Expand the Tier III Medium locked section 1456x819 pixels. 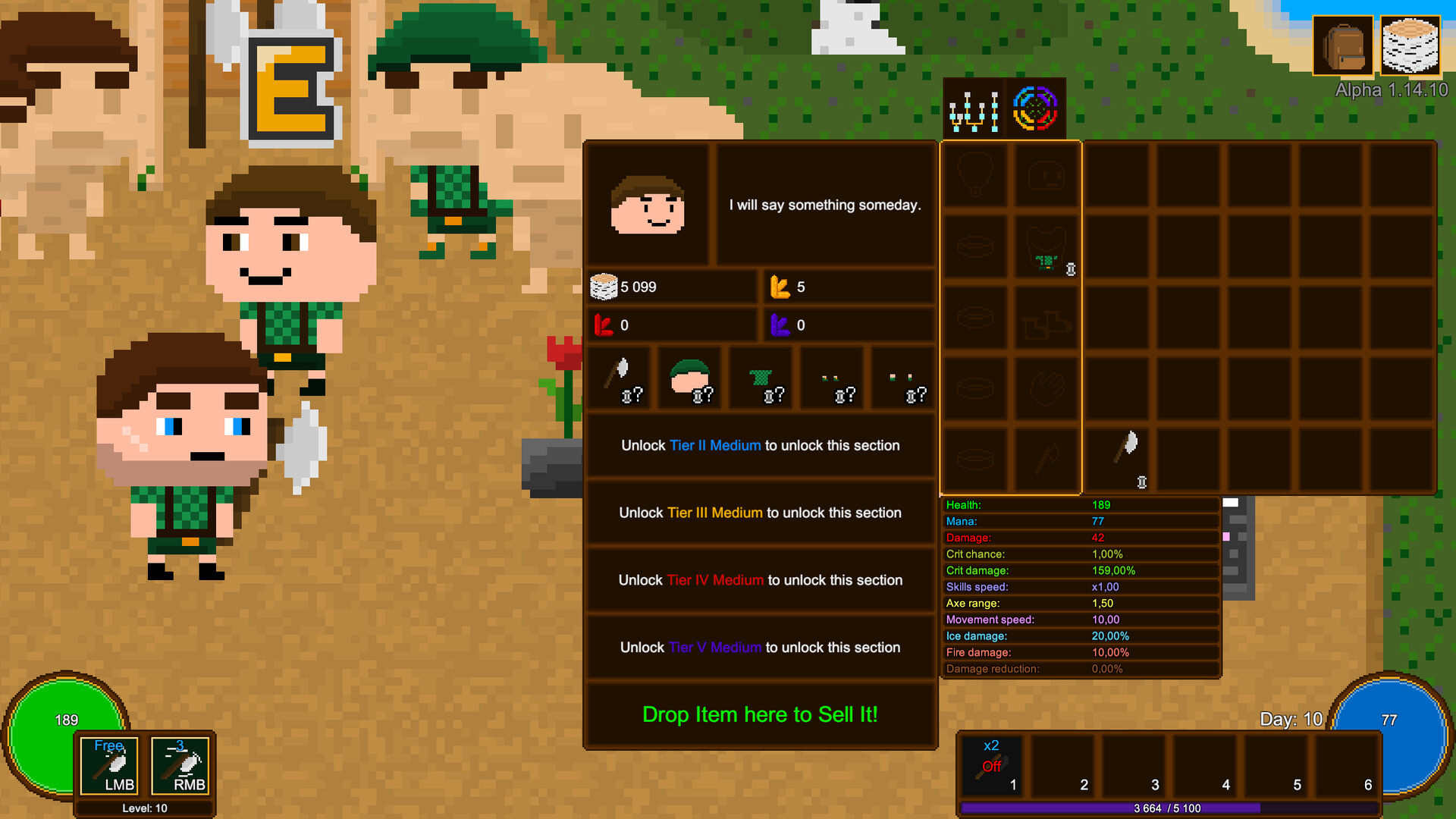(x=759, y=513)
